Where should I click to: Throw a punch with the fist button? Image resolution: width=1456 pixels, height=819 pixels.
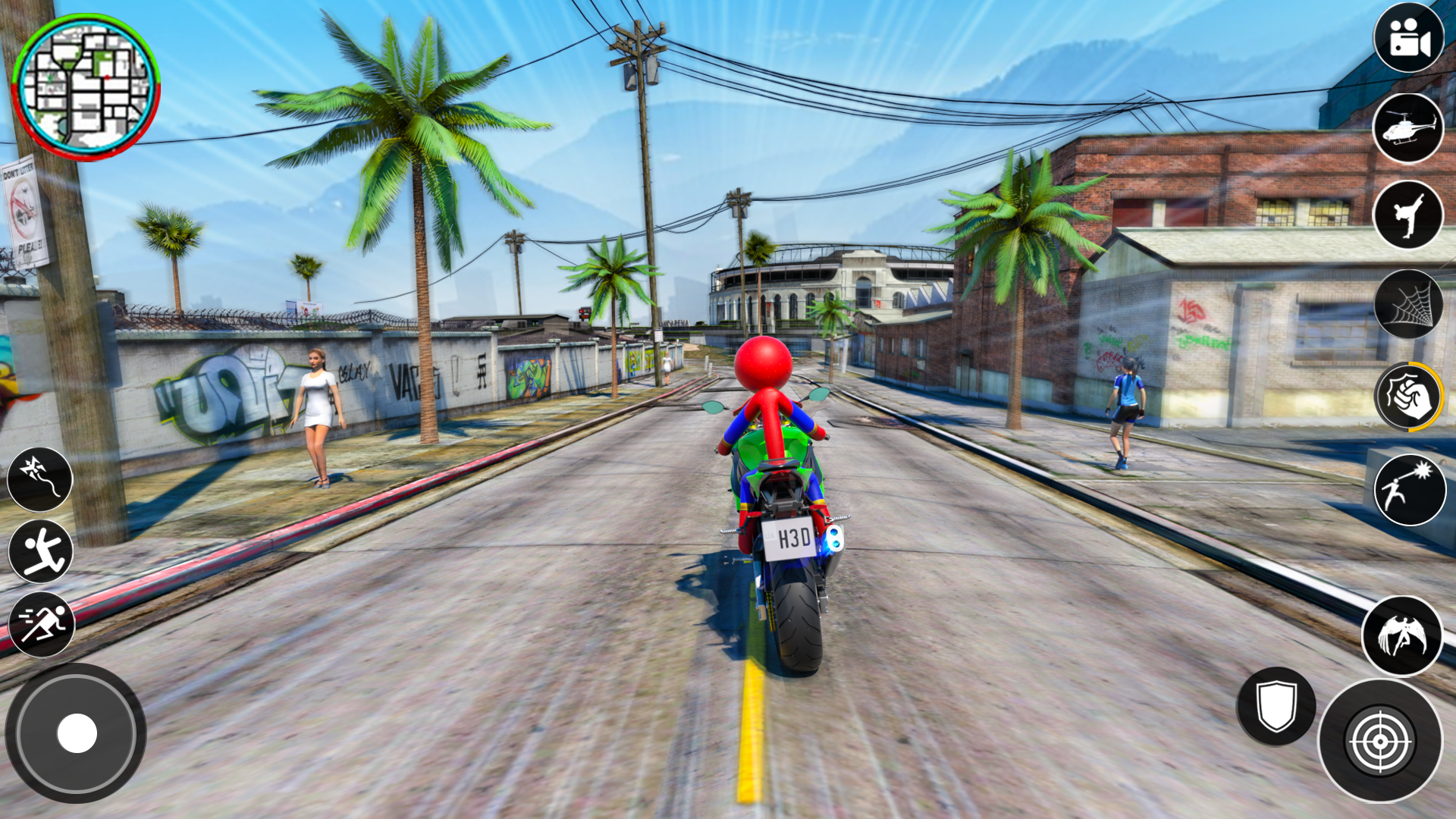point(1409,396)
